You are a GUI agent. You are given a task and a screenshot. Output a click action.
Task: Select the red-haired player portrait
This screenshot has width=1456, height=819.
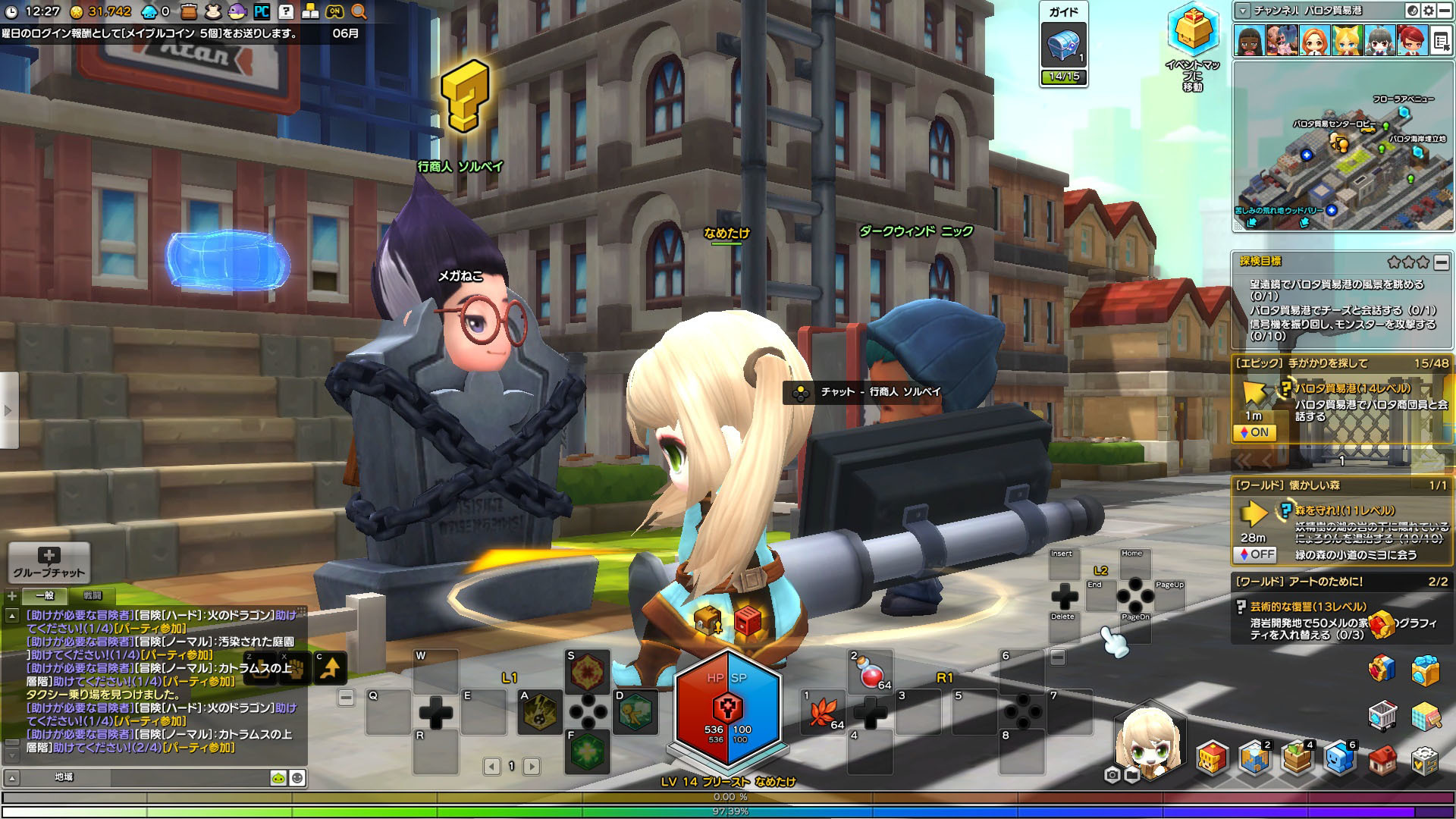[x=1410, y=41]
